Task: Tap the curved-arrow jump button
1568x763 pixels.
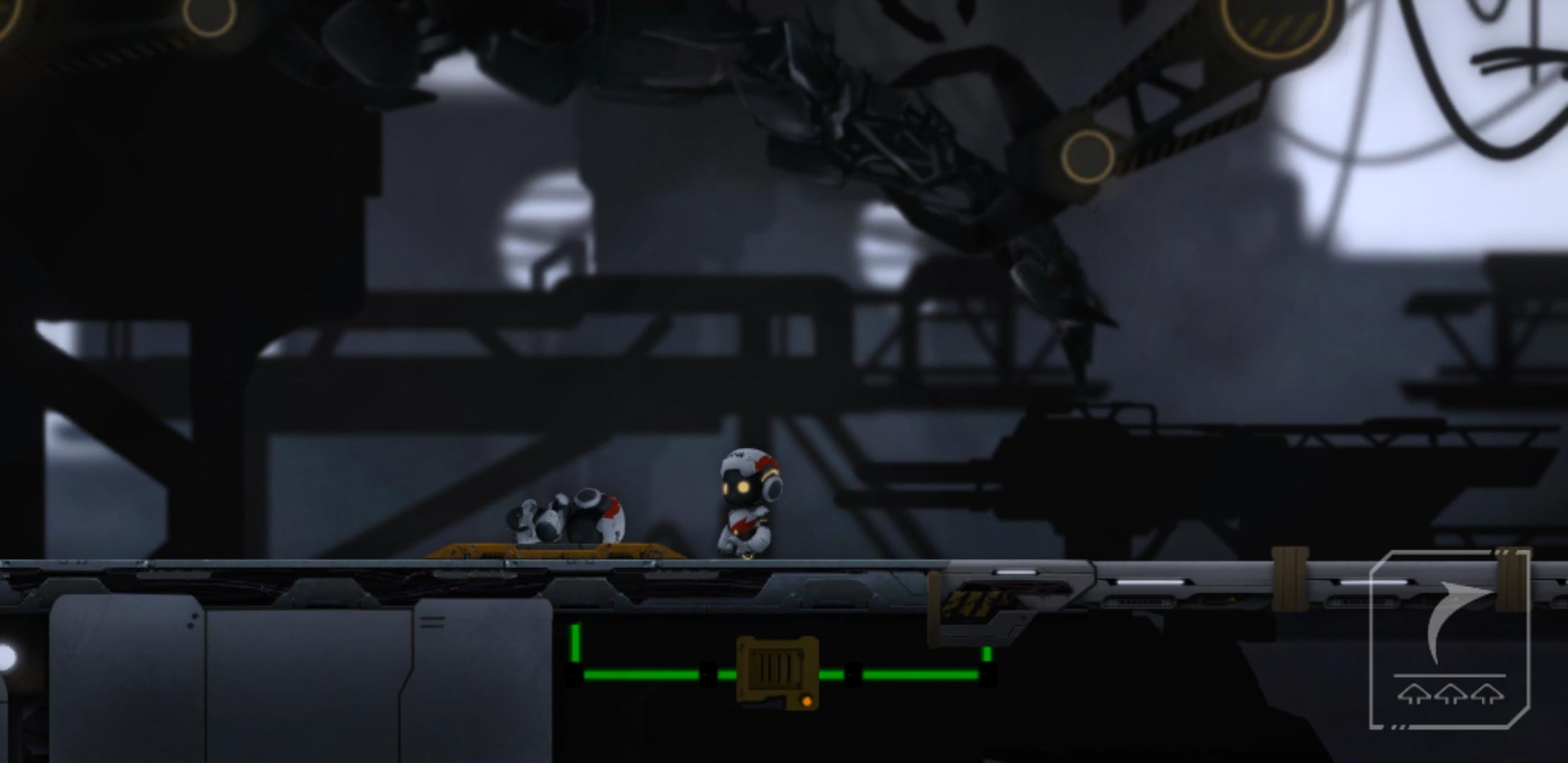Action: point(1450,639)
